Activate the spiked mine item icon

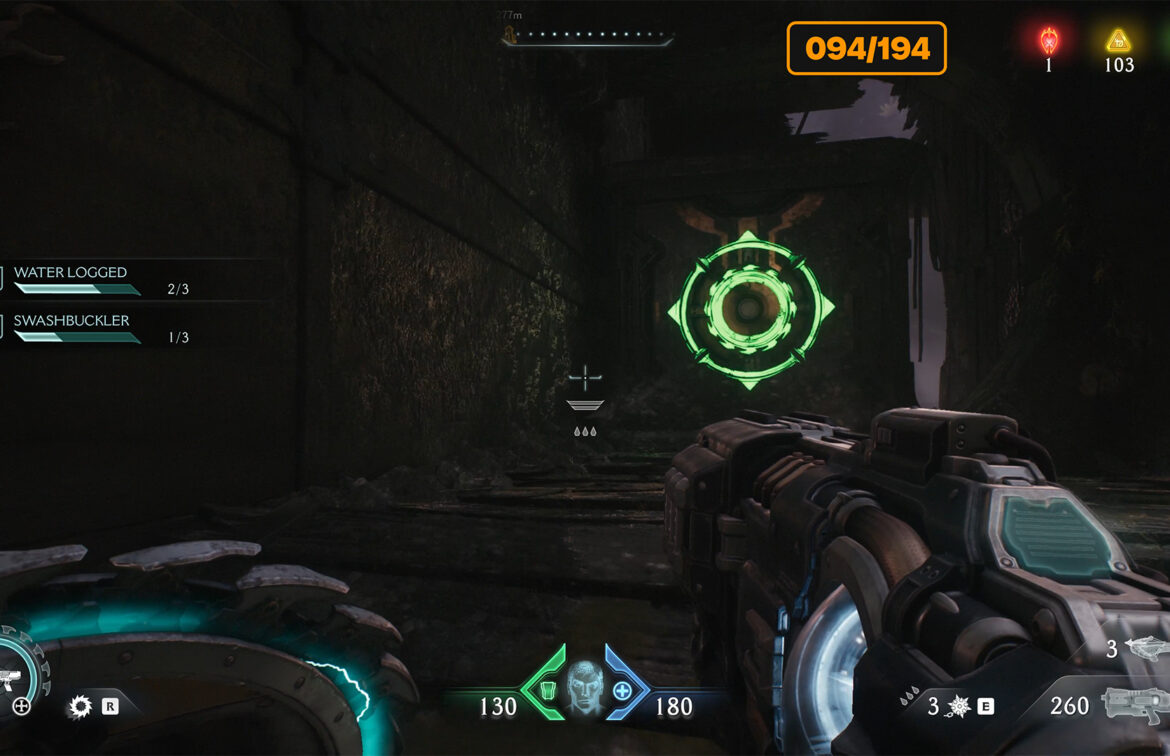957,706
